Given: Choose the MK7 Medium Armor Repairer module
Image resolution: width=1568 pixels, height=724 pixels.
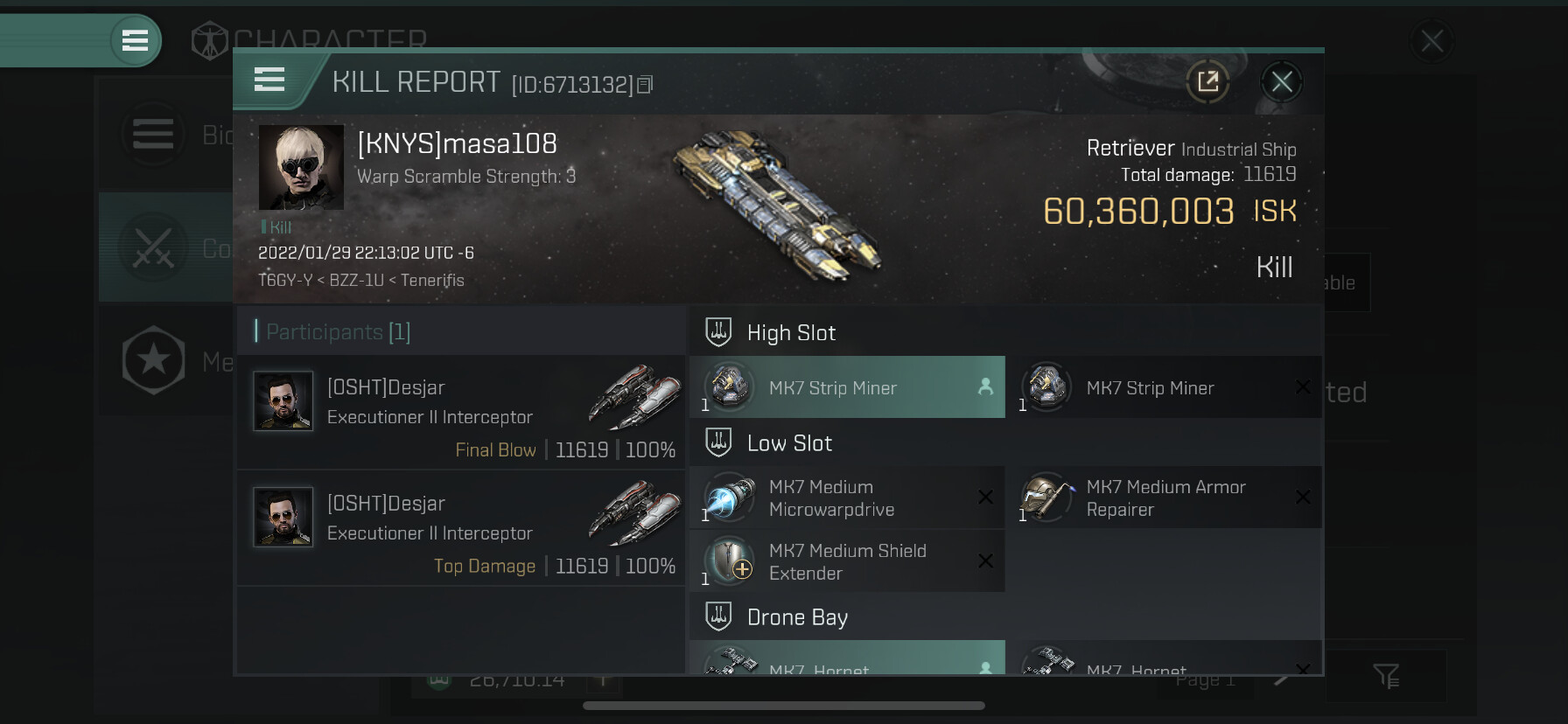Looking at the screenshot, I should (1164, 498).
